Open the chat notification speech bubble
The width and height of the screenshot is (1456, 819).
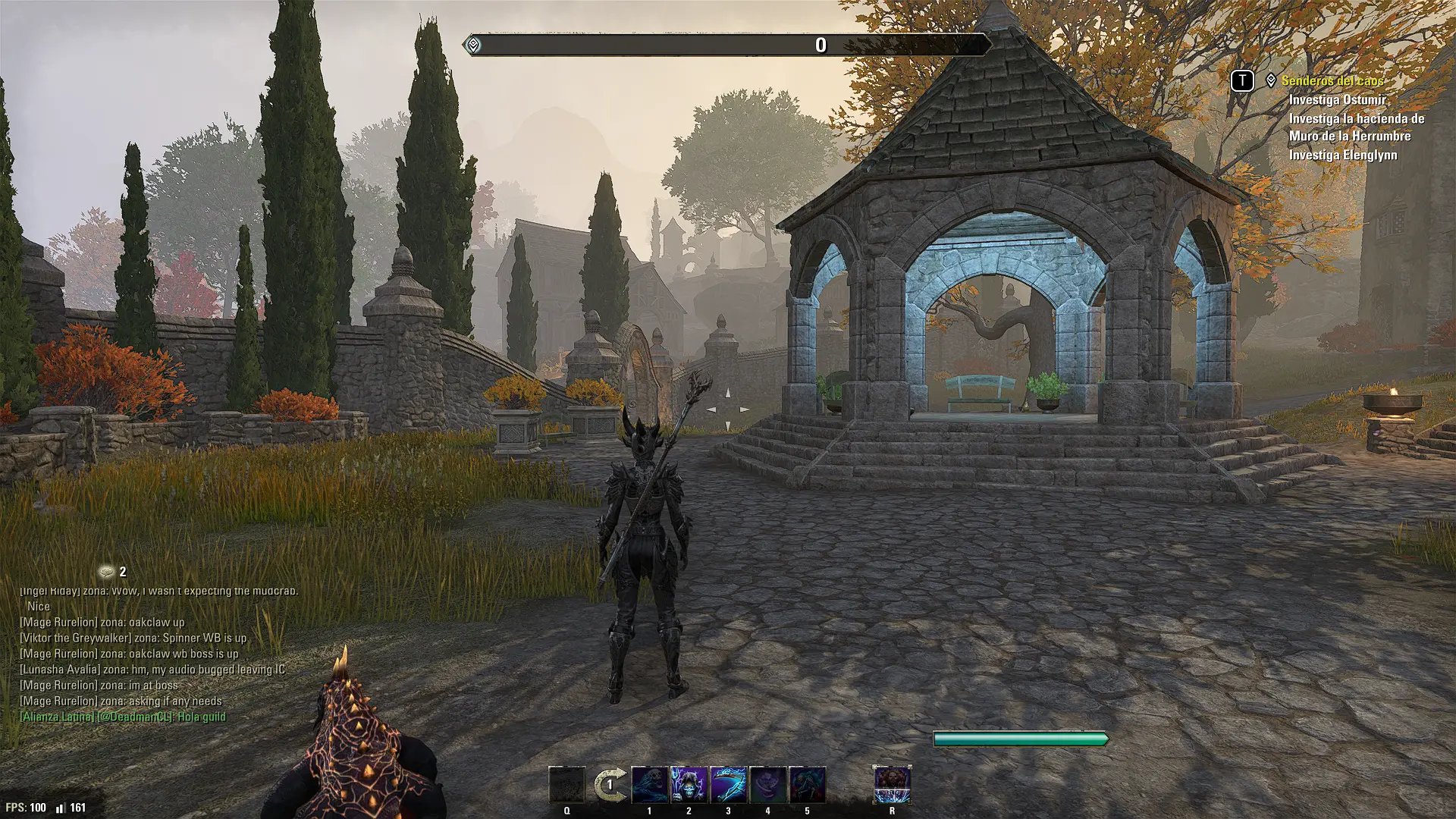(107, 572)
